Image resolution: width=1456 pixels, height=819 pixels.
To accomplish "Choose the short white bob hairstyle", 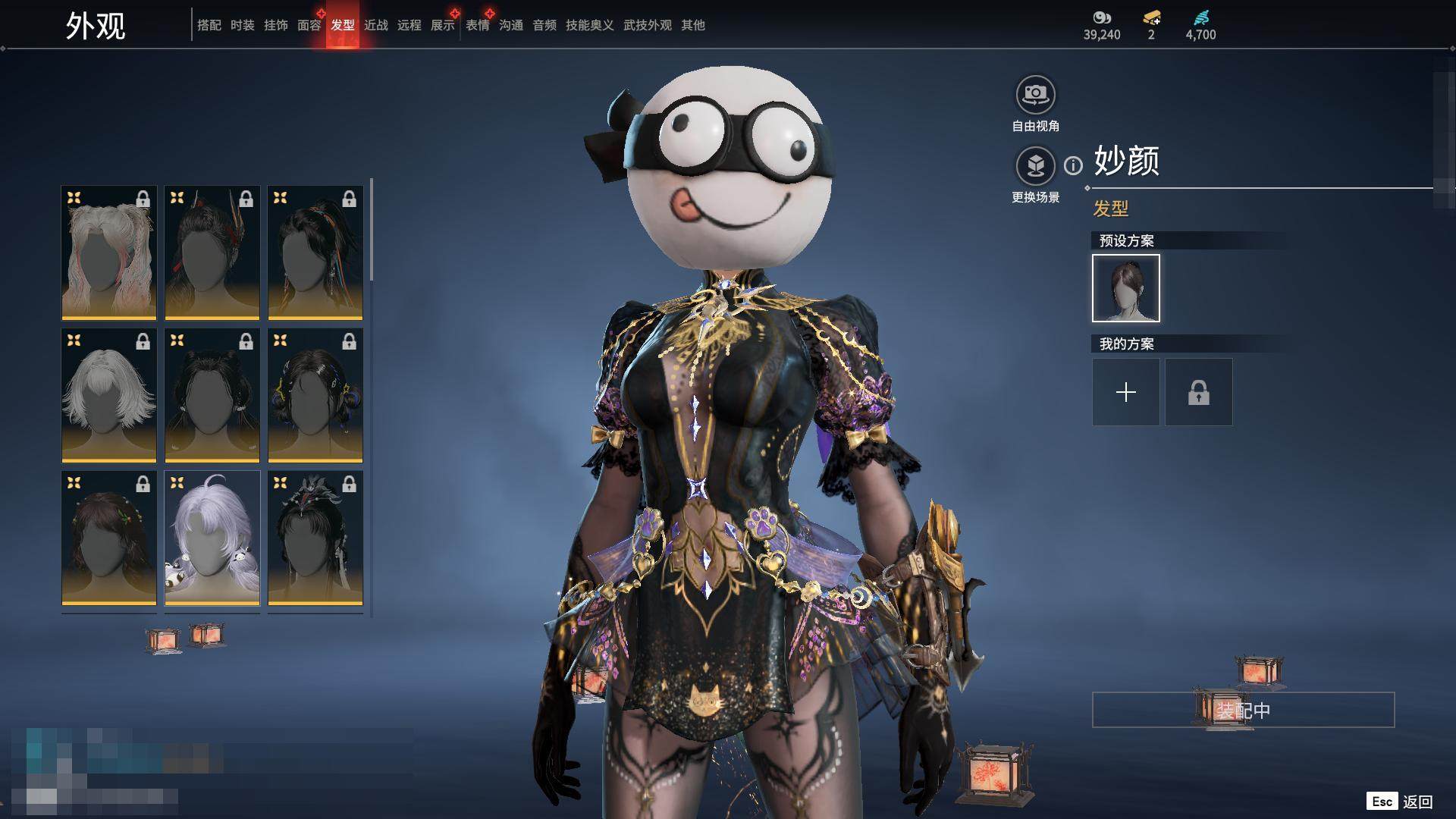I will 109,395.
